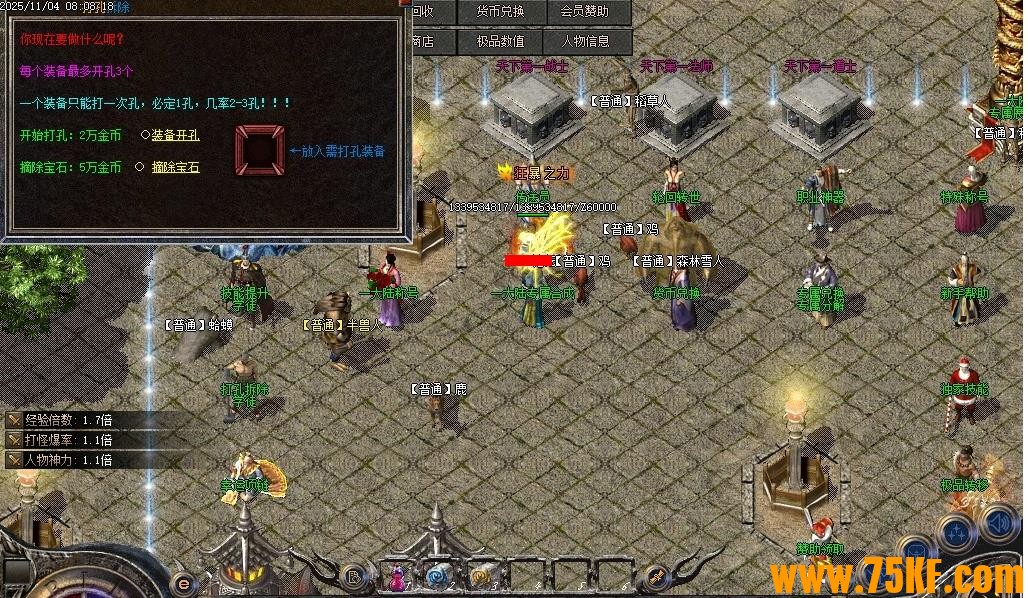This screenshot has height=598, width=1028.
Task: Use the blue swirl item in hotbar
Action: pyautogui.click(x=438, y=577)
